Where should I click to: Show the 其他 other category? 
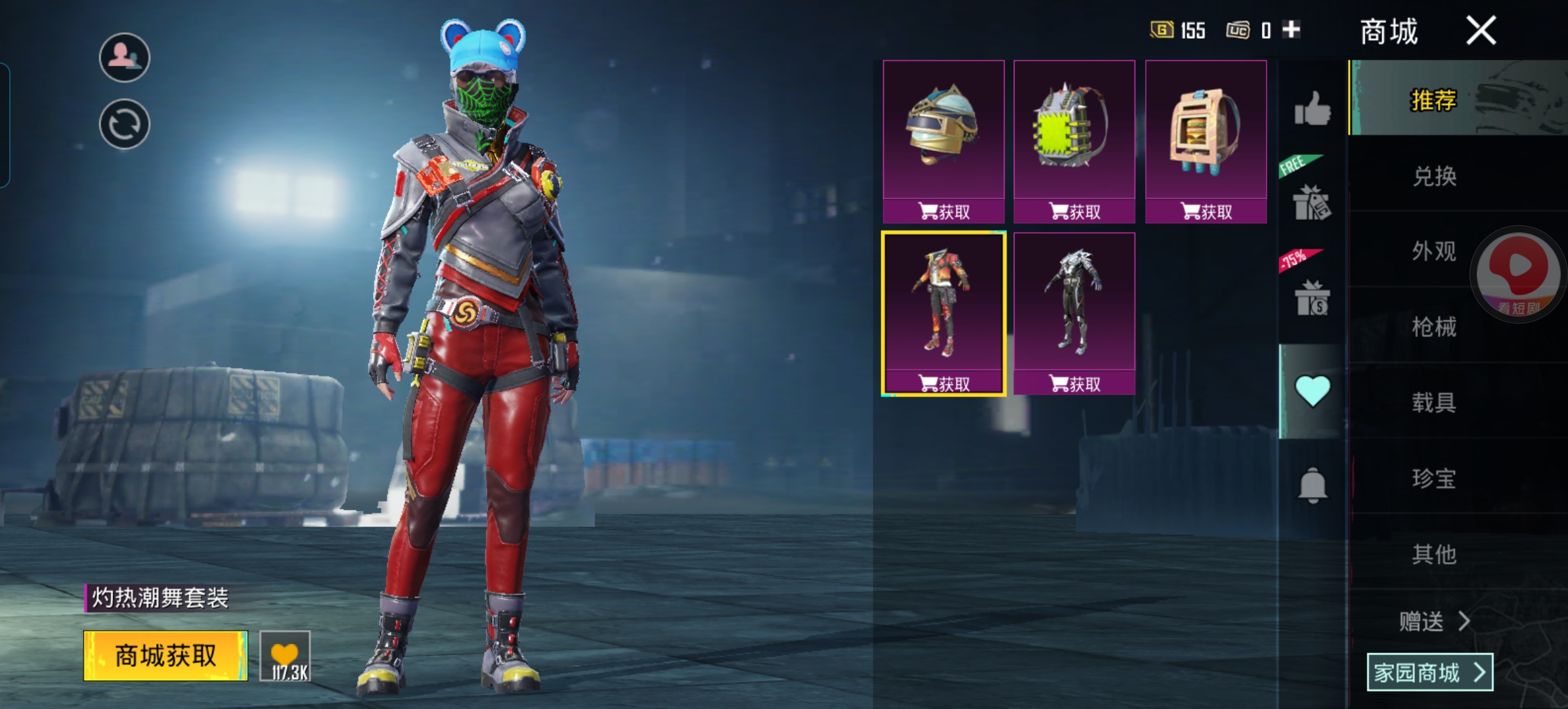point(1434,554)
